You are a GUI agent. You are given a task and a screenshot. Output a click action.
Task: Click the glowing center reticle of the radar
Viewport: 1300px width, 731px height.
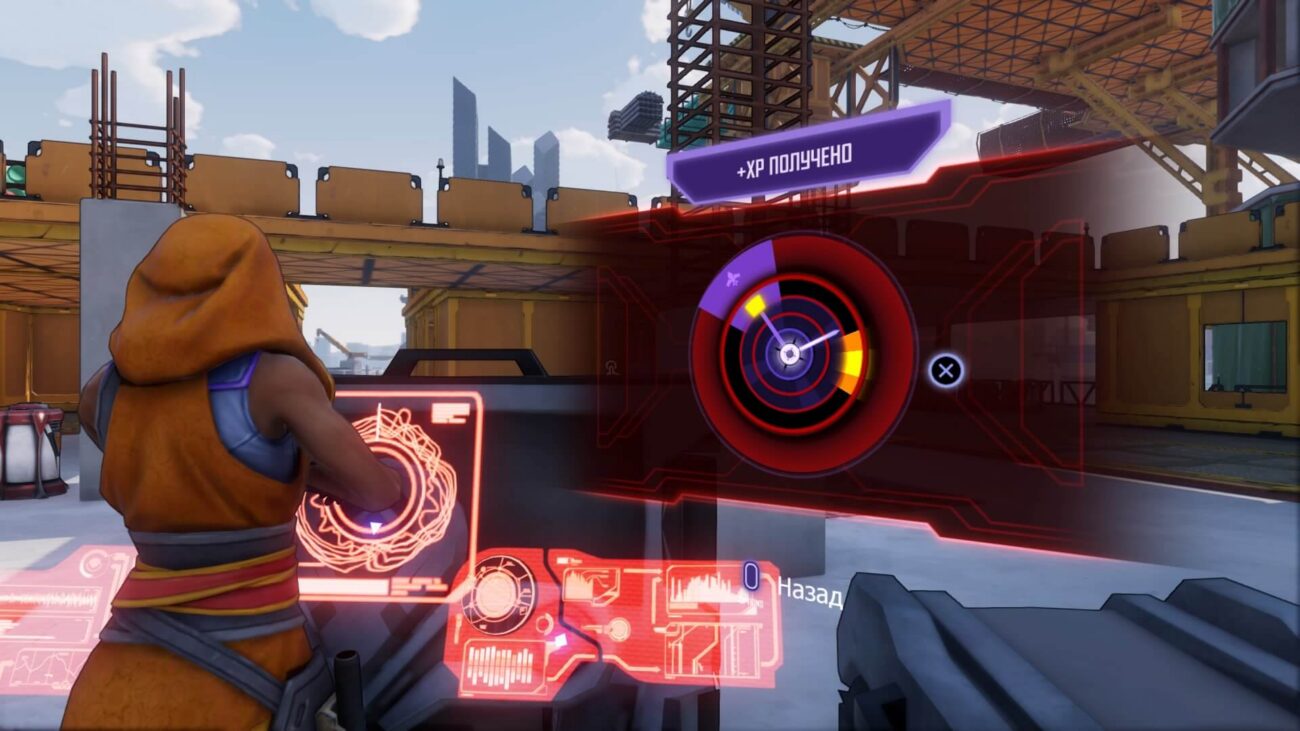(790, 352)
